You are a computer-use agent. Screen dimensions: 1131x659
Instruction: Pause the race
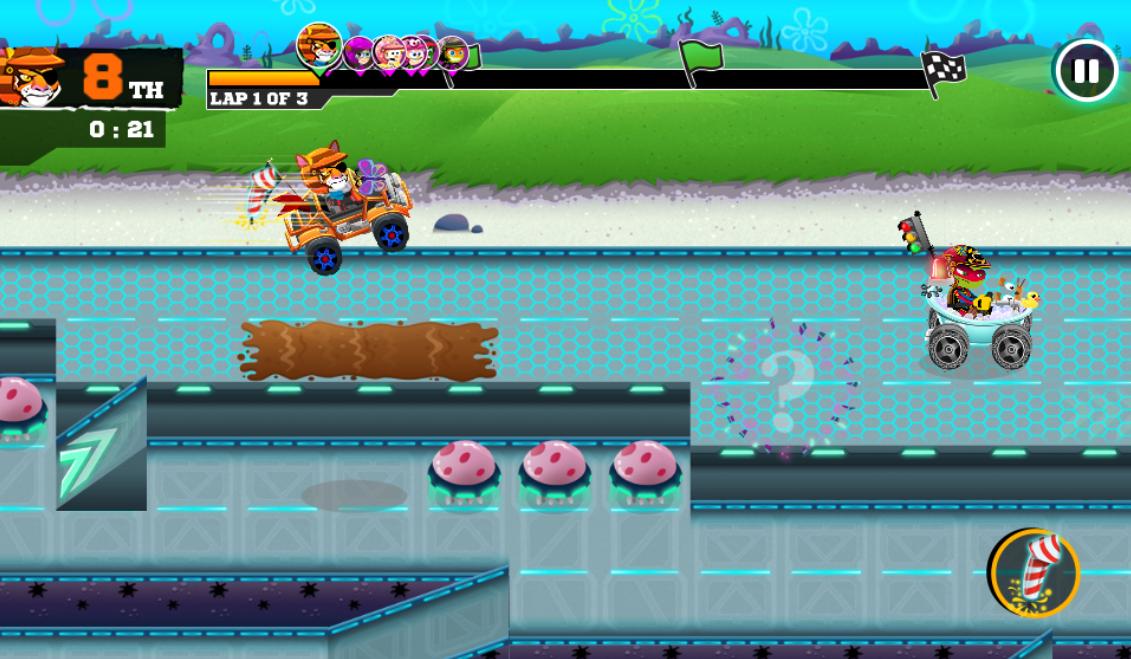tap(1086, 71)
